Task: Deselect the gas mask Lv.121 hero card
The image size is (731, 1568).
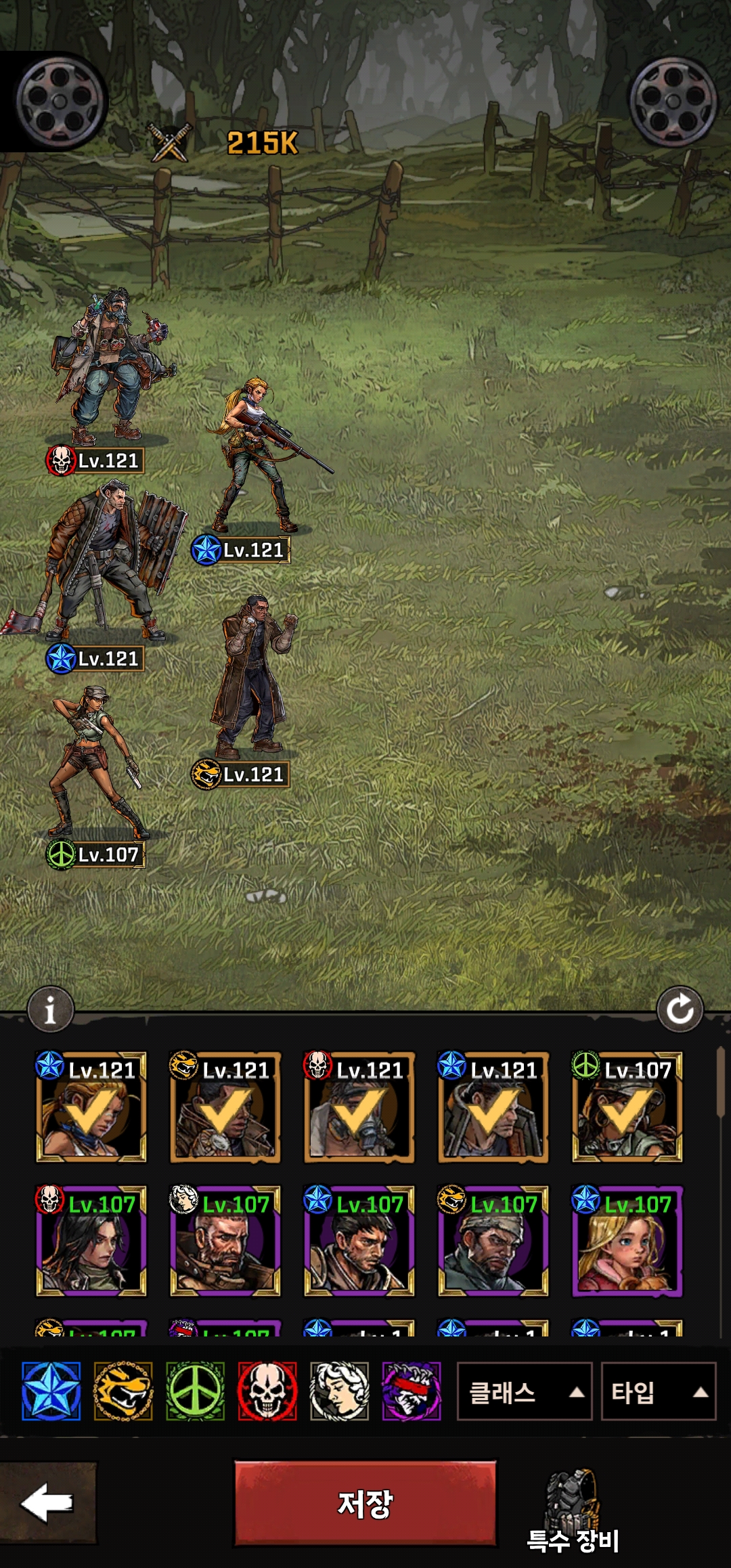Action: coord(359,1106)
